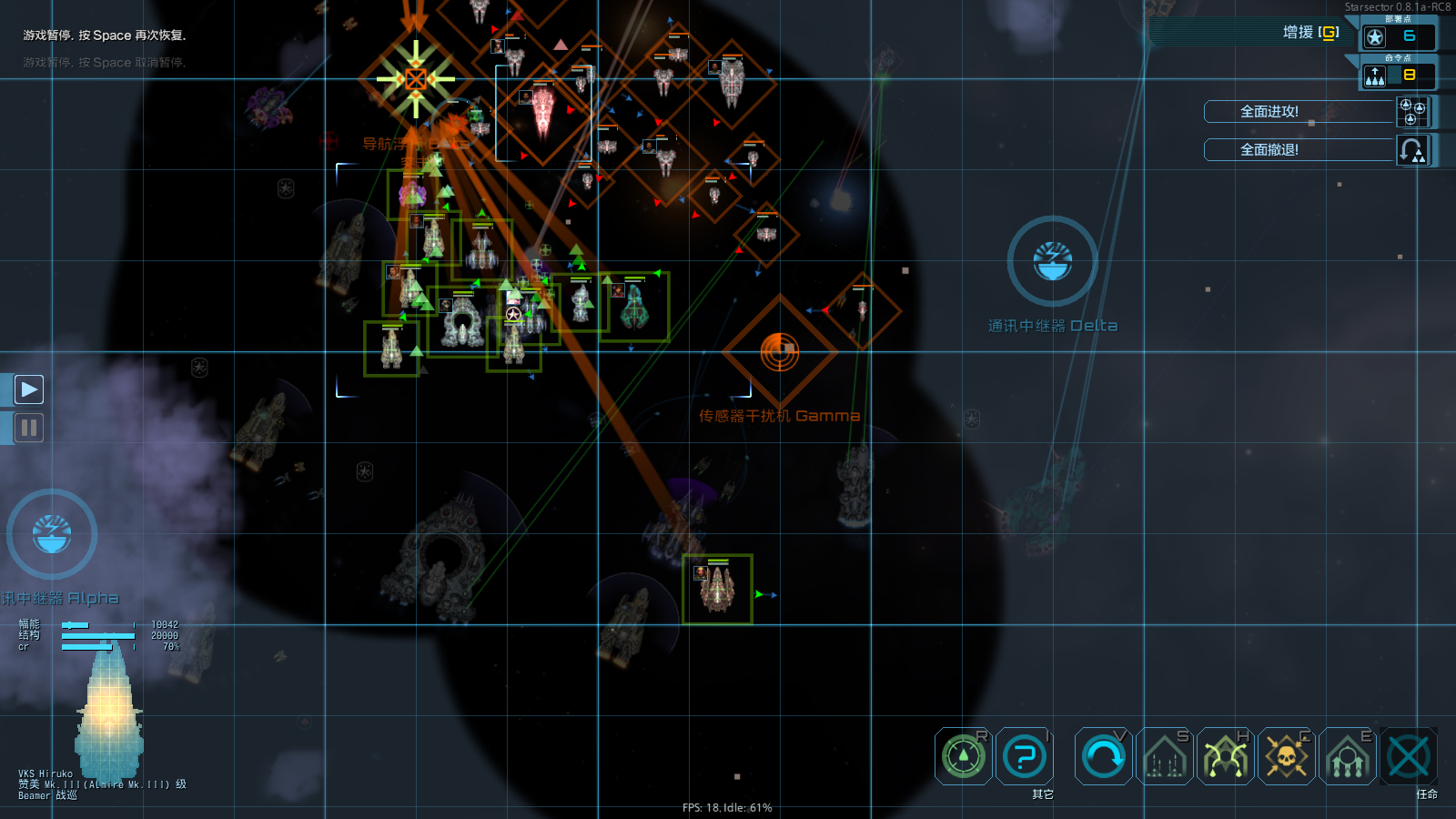Select the skull Eliminate order icon
This screenshot has height=819, width=1456.
point(1287,755)
